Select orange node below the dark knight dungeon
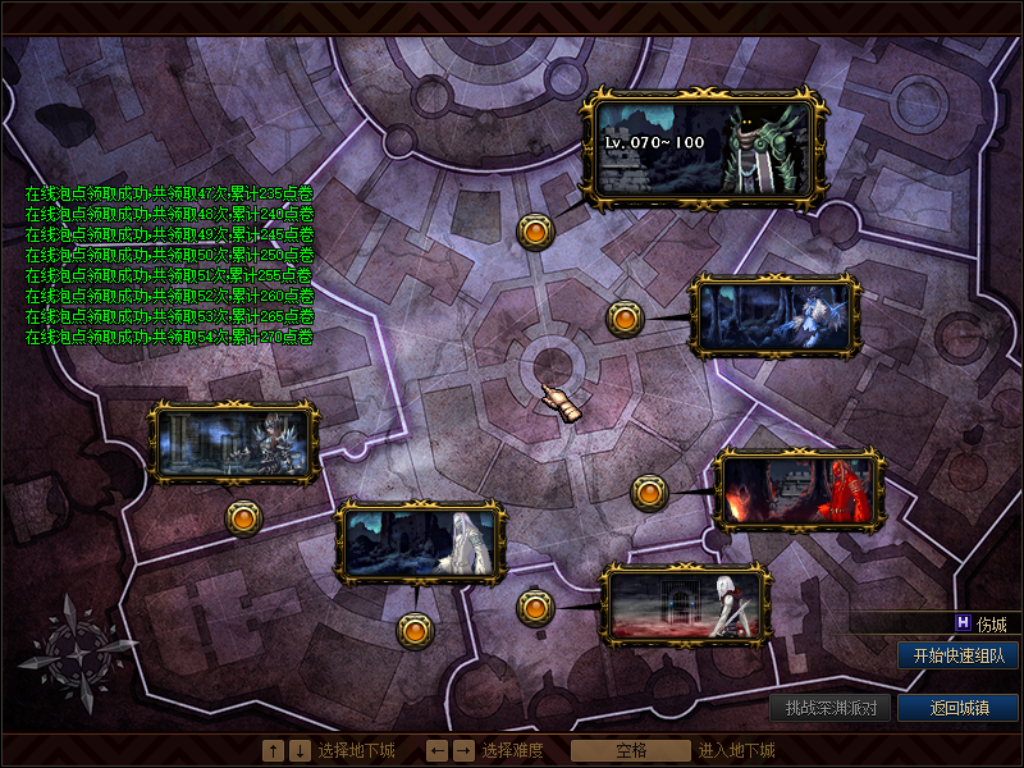Image resolution: width=1024 pixels, height=768 pixels. 244,518
